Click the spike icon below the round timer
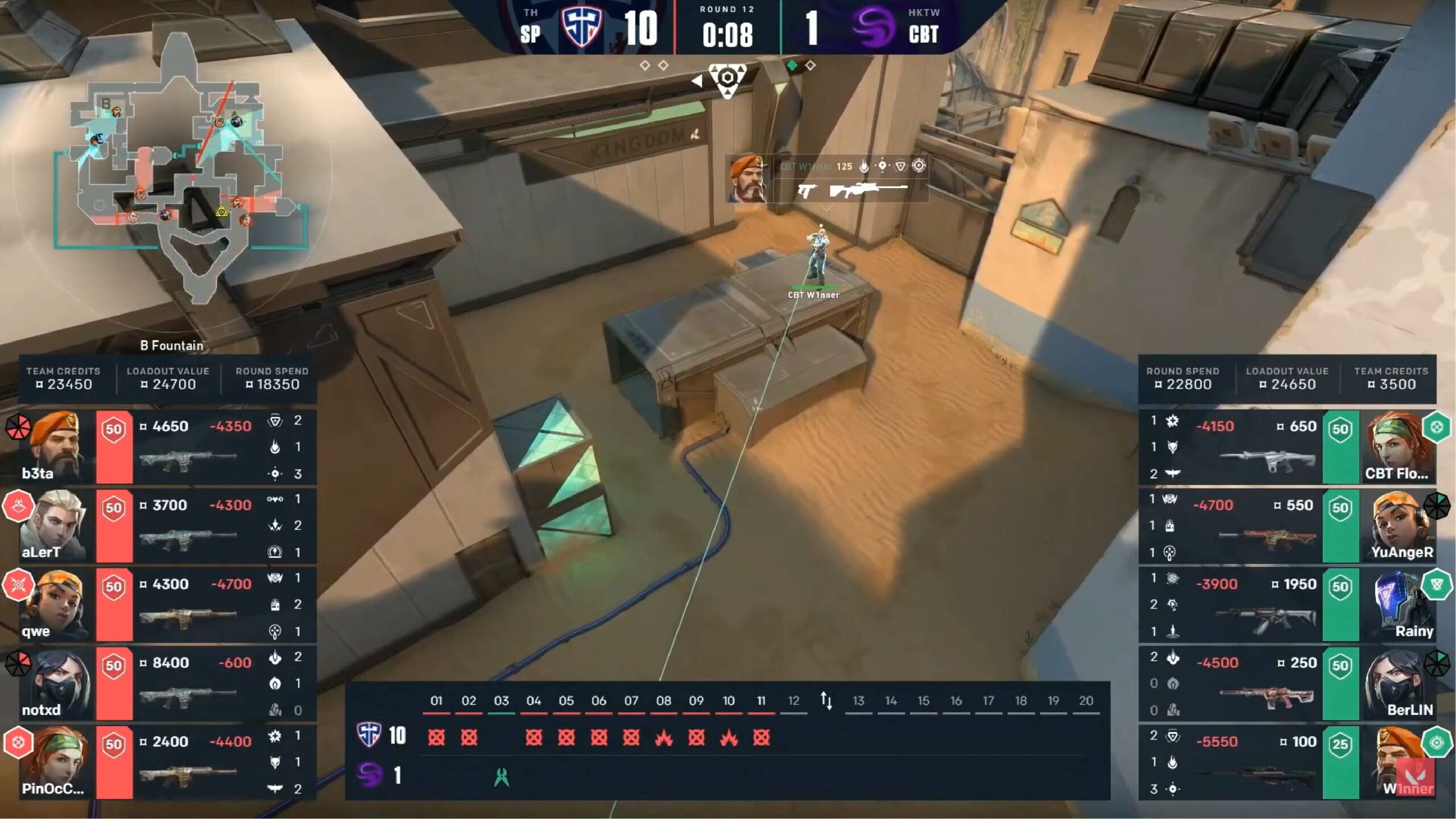This screenshot has width=1456, height=819. point(727,78)
